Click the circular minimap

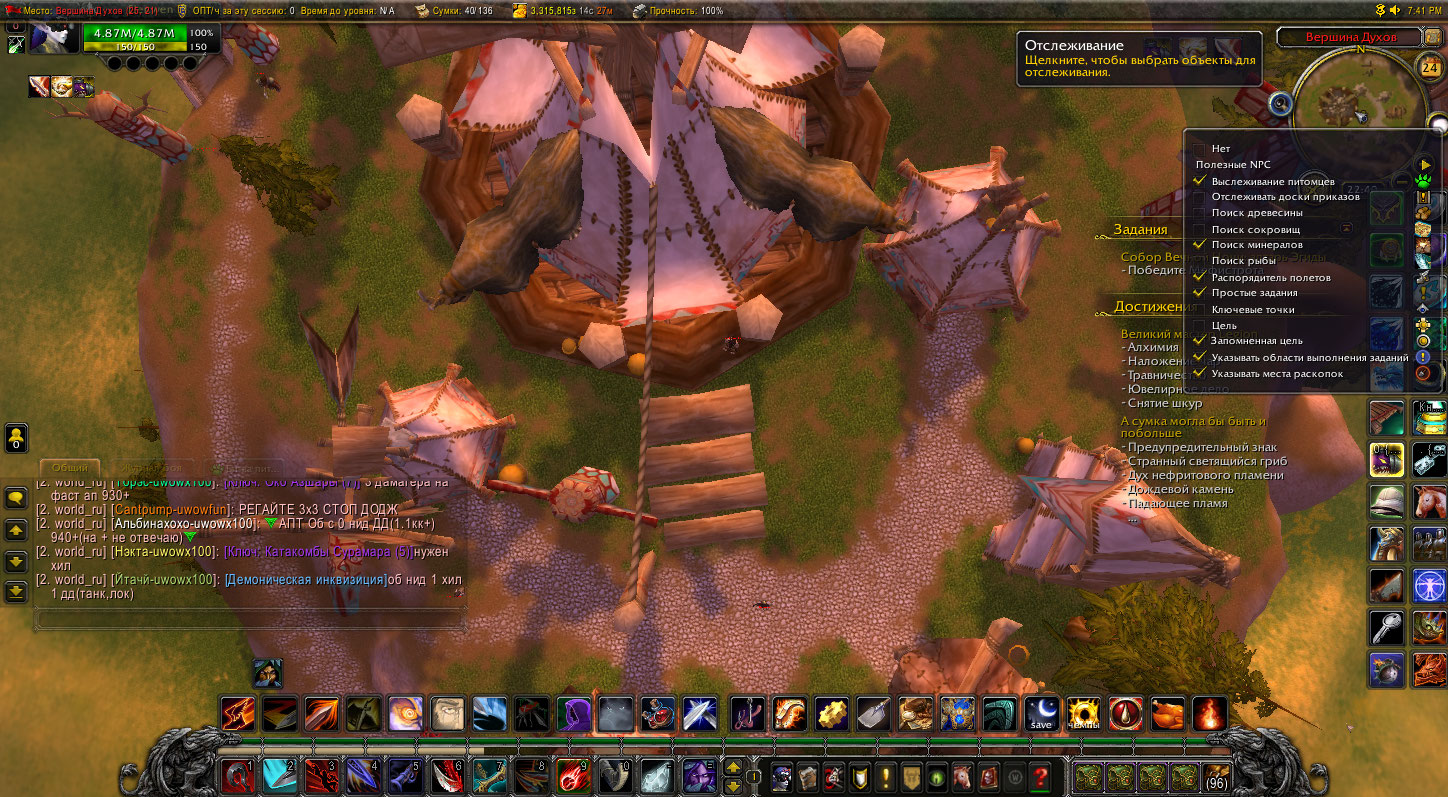tap(1358, 100)
